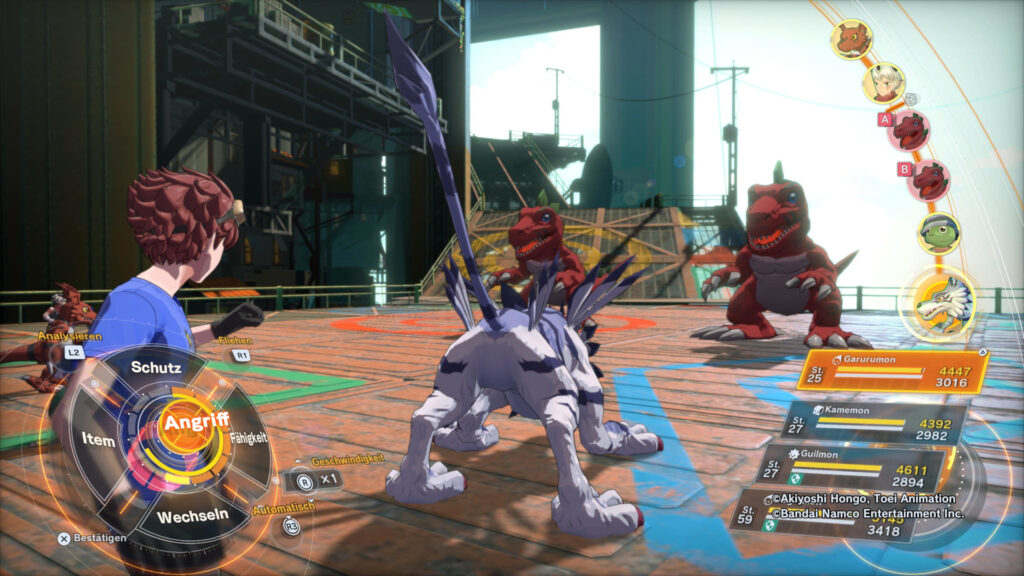Open the Item command

99,440
